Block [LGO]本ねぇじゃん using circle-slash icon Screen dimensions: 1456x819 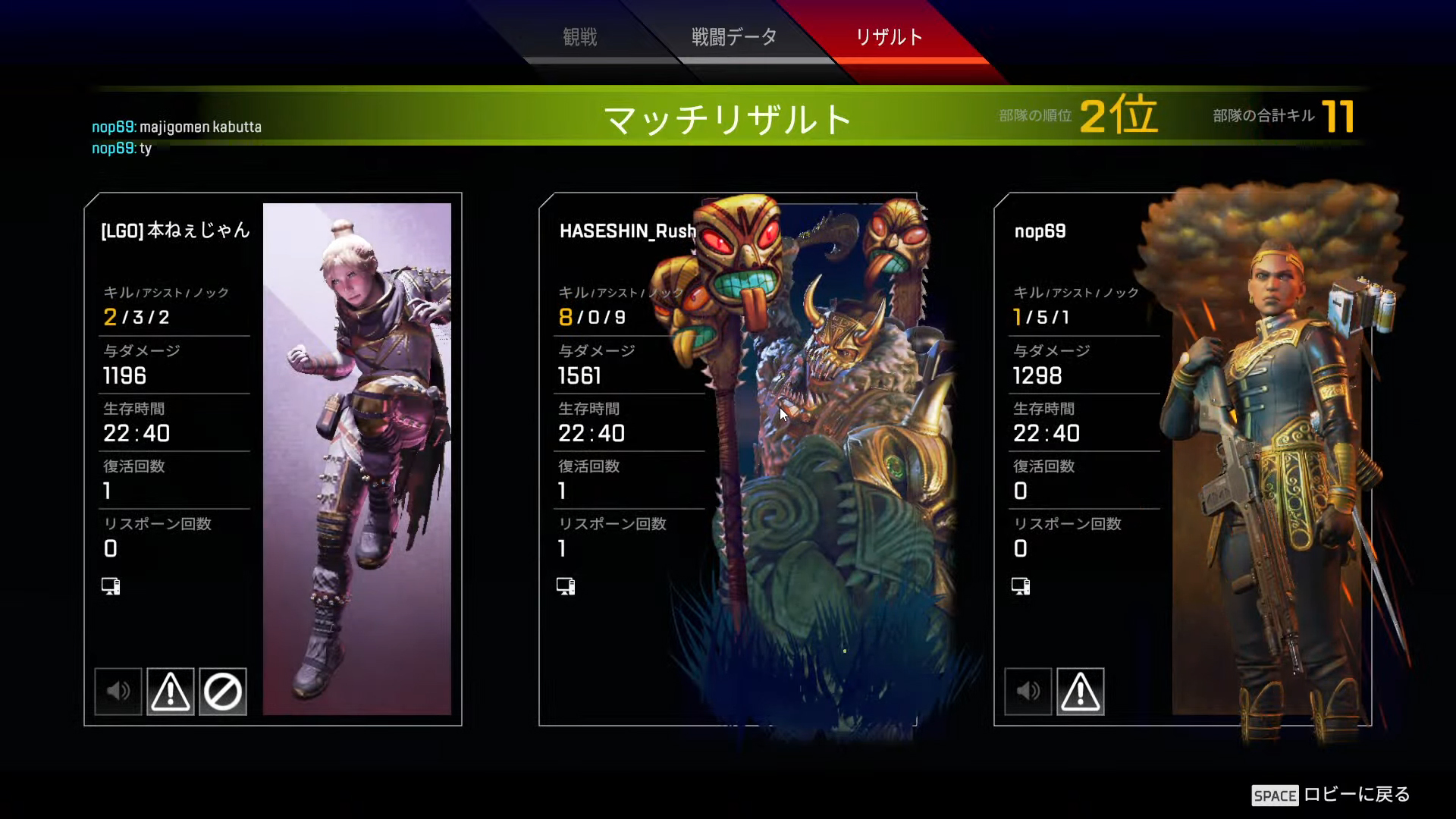[x=224, y=691]
